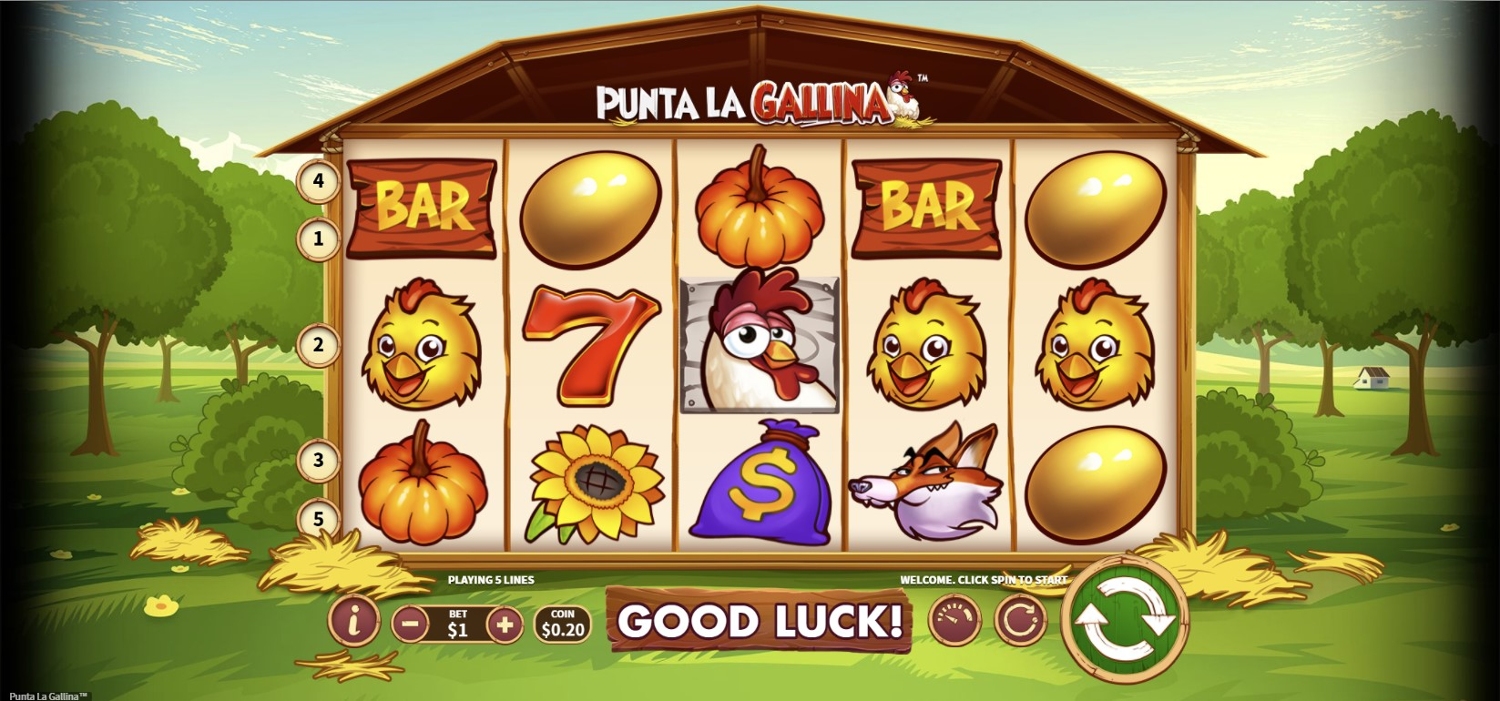The width and height of the screenshot is (1500, 701).
Task: Decrease the bet with the minus button
Action: [410, 624]
